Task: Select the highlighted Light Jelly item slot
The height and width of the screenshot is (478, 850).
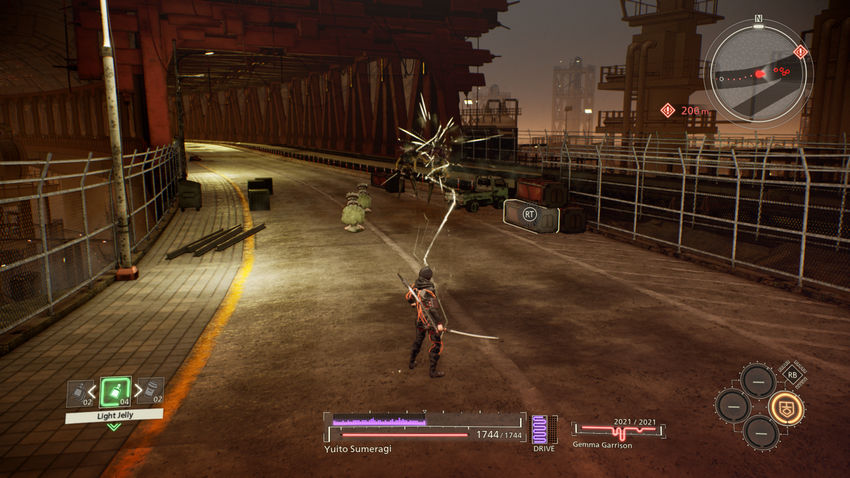Action: click(115, 392)
